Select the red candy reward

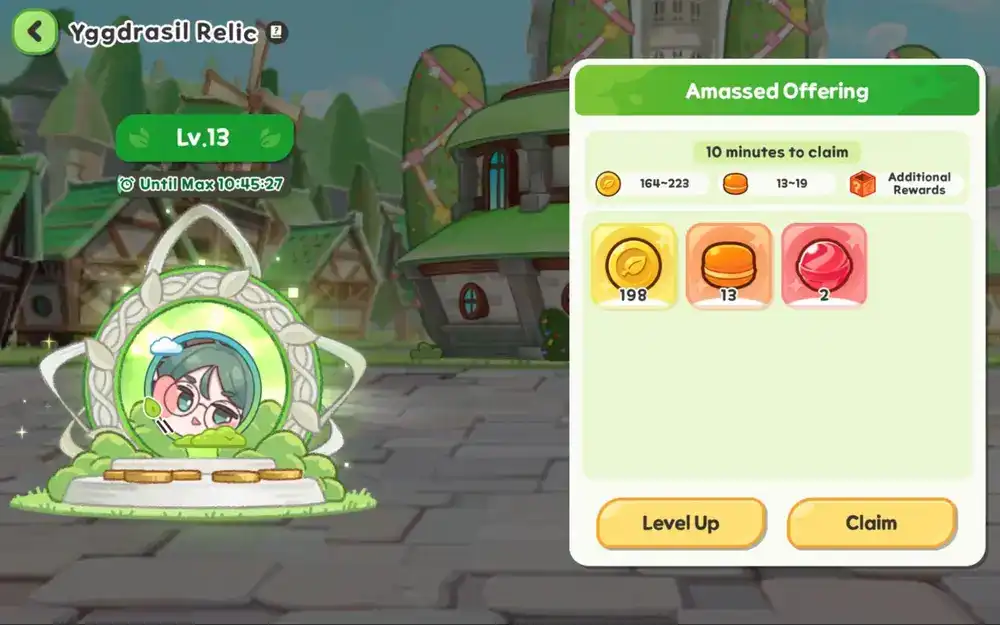point(824,266)
